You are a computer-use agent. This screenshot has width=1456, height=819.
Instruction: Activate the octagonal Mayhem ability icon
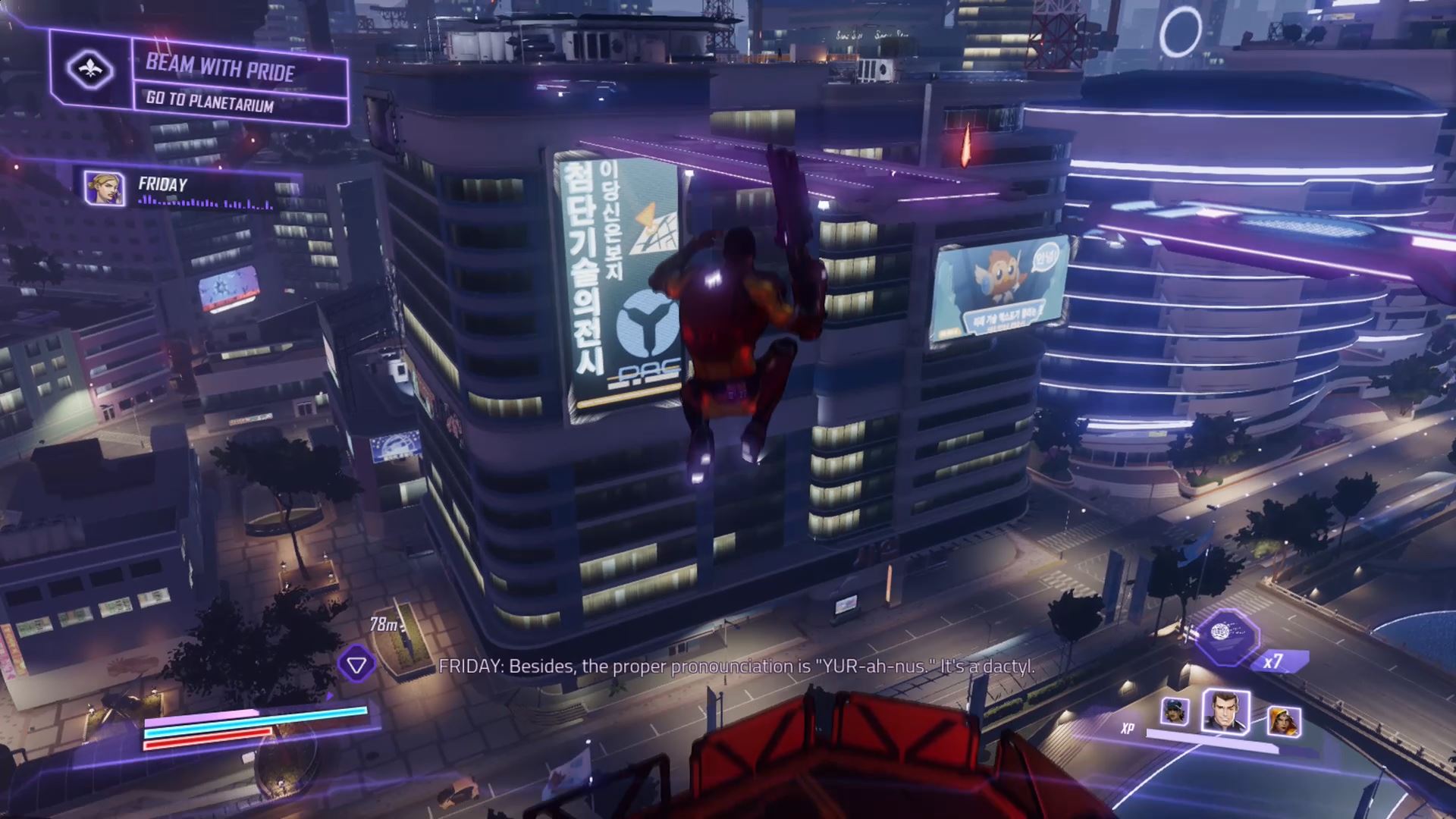[1220, 635]
